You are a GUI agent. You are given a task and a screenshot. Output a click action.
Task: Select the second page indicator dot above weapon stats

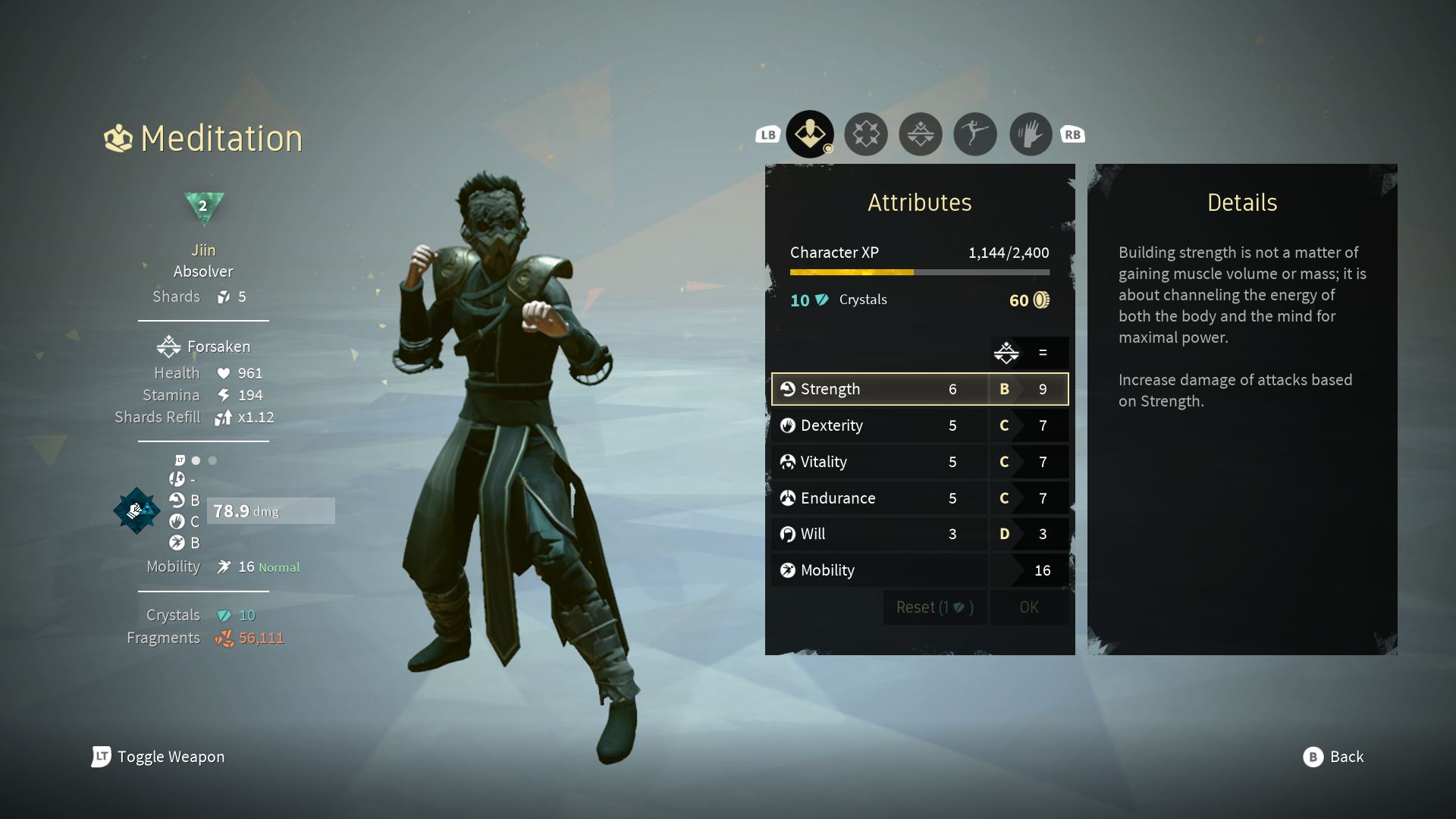212,460
